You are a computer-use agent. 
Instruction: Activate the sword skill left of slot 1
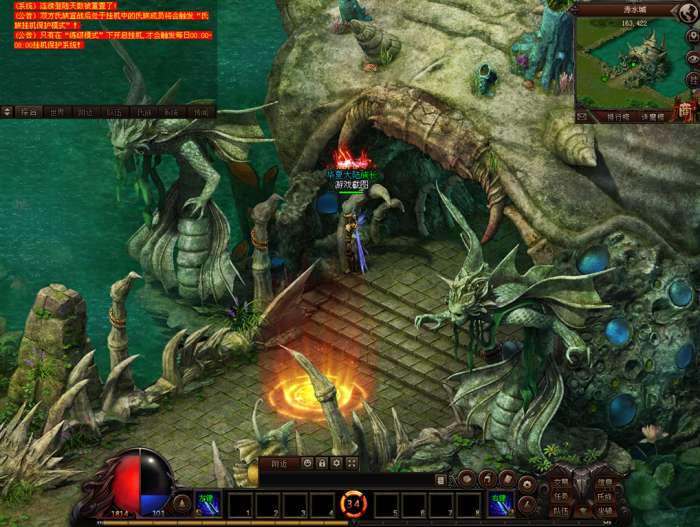click(x=209, y=504)
